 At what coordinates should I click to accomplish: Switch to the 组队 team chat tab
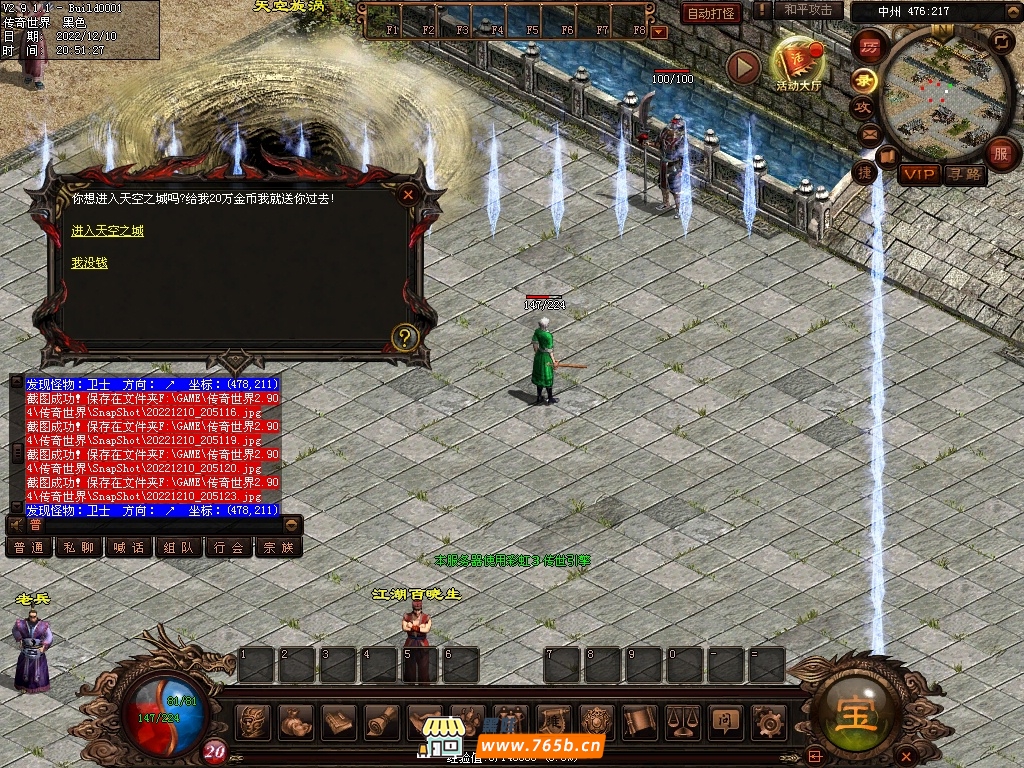(179, 548)
